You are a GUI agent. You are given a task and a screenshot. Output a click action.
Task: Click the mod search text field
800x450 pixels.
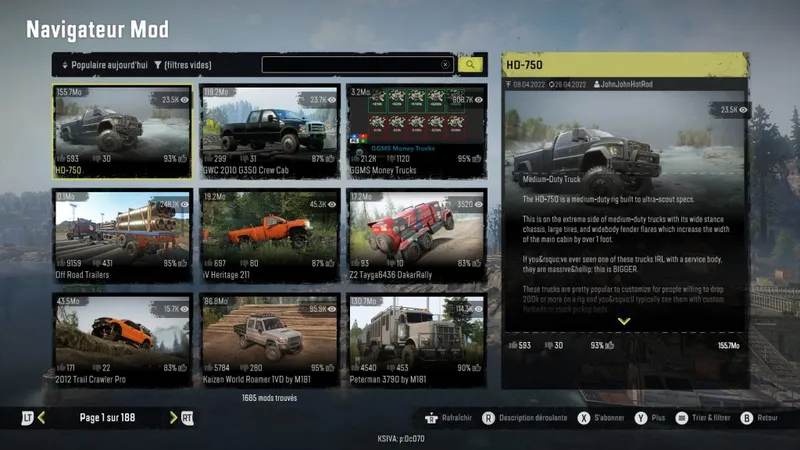click(350, 65)
